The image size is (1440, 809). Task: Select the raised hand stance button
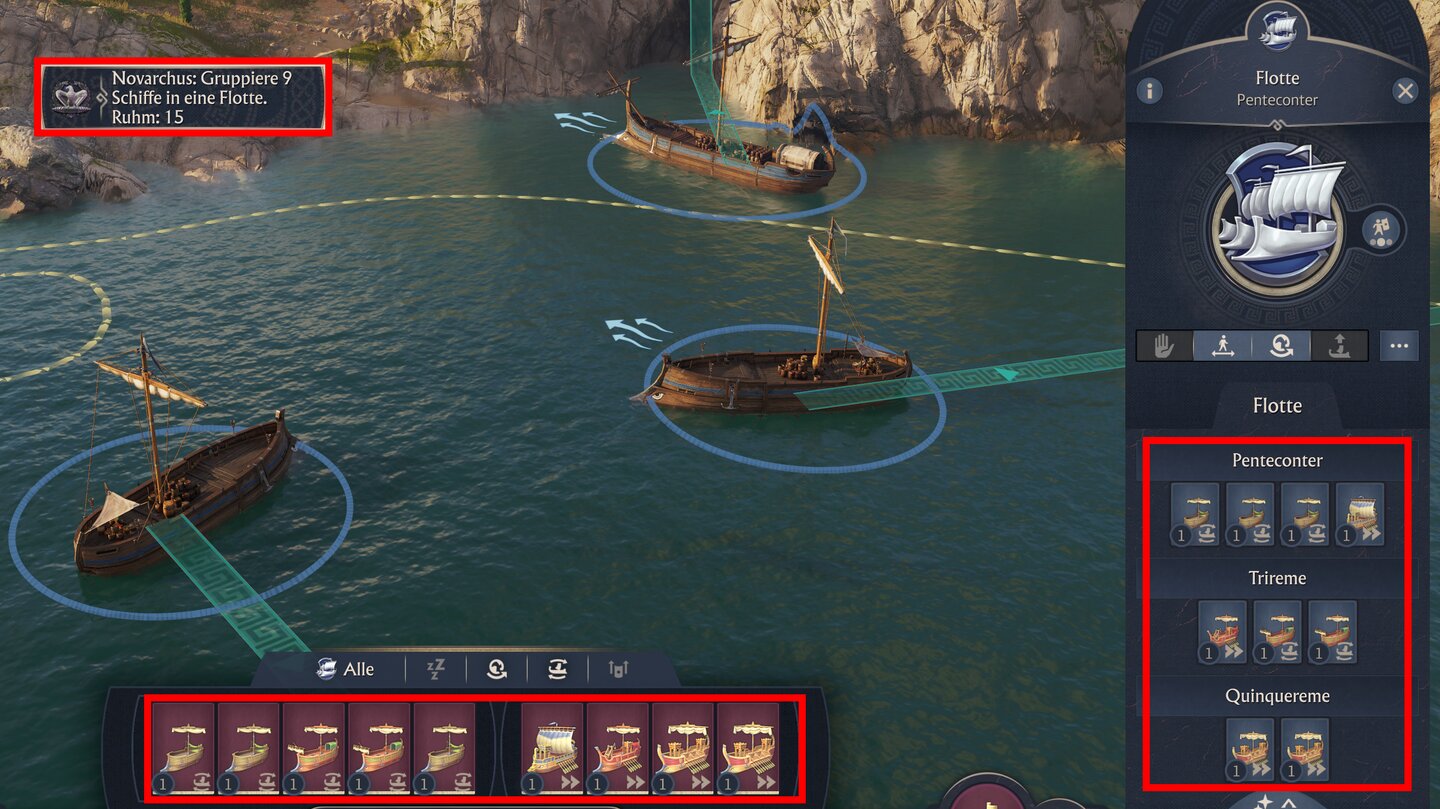1164,346
